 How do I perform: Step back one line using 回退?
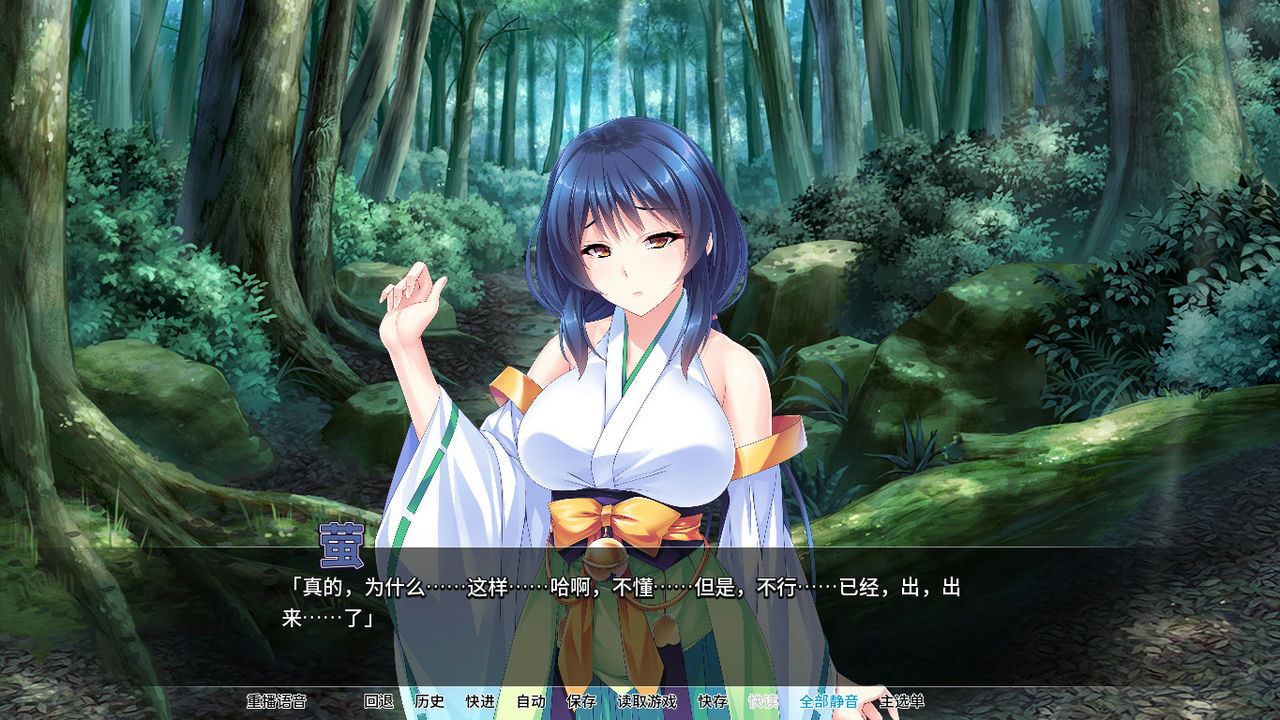(381, 702)
